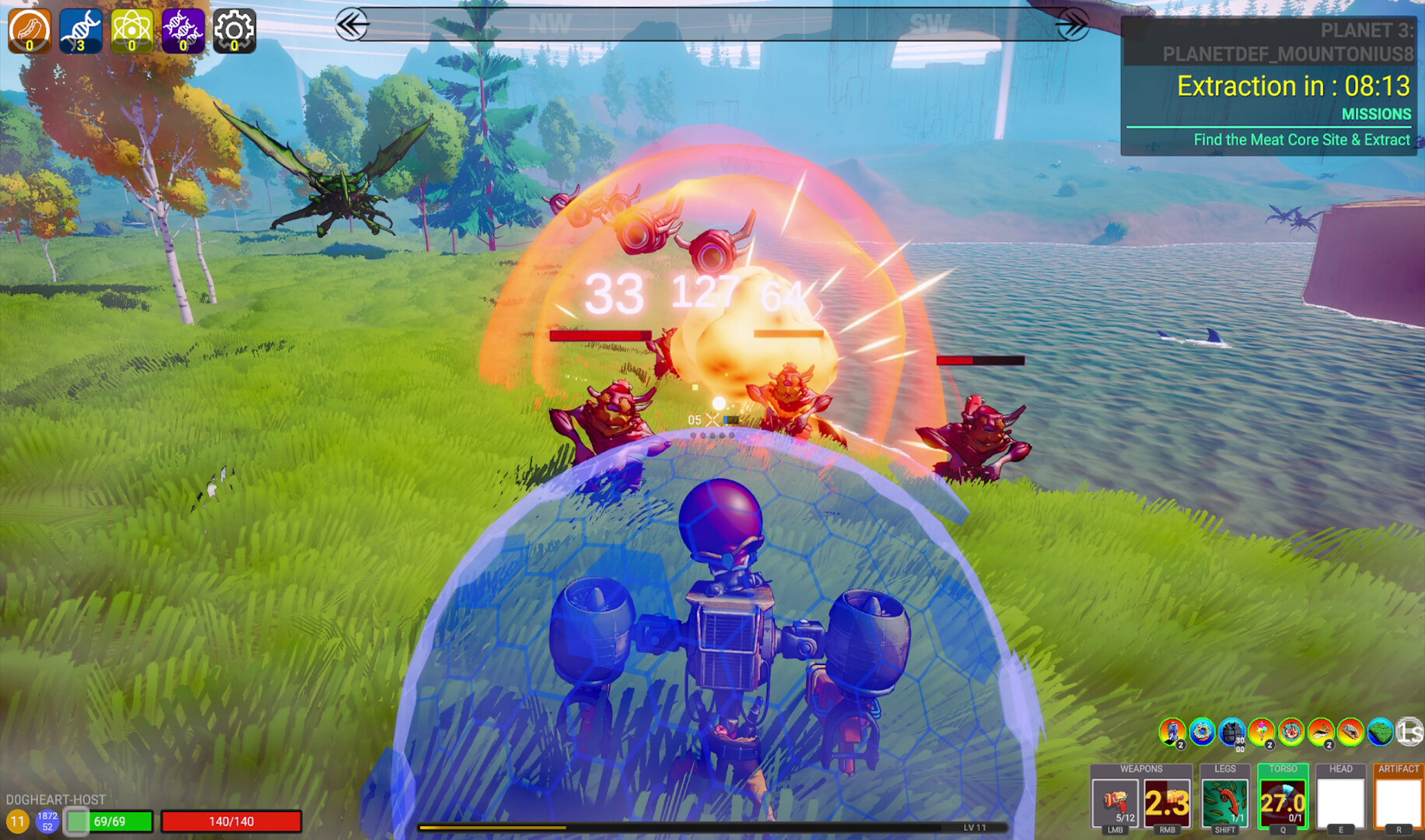Viewport: 1425px width, 840px height.
Task: Click the green 69/69 shield bar
Action: [x=111, y=821]
